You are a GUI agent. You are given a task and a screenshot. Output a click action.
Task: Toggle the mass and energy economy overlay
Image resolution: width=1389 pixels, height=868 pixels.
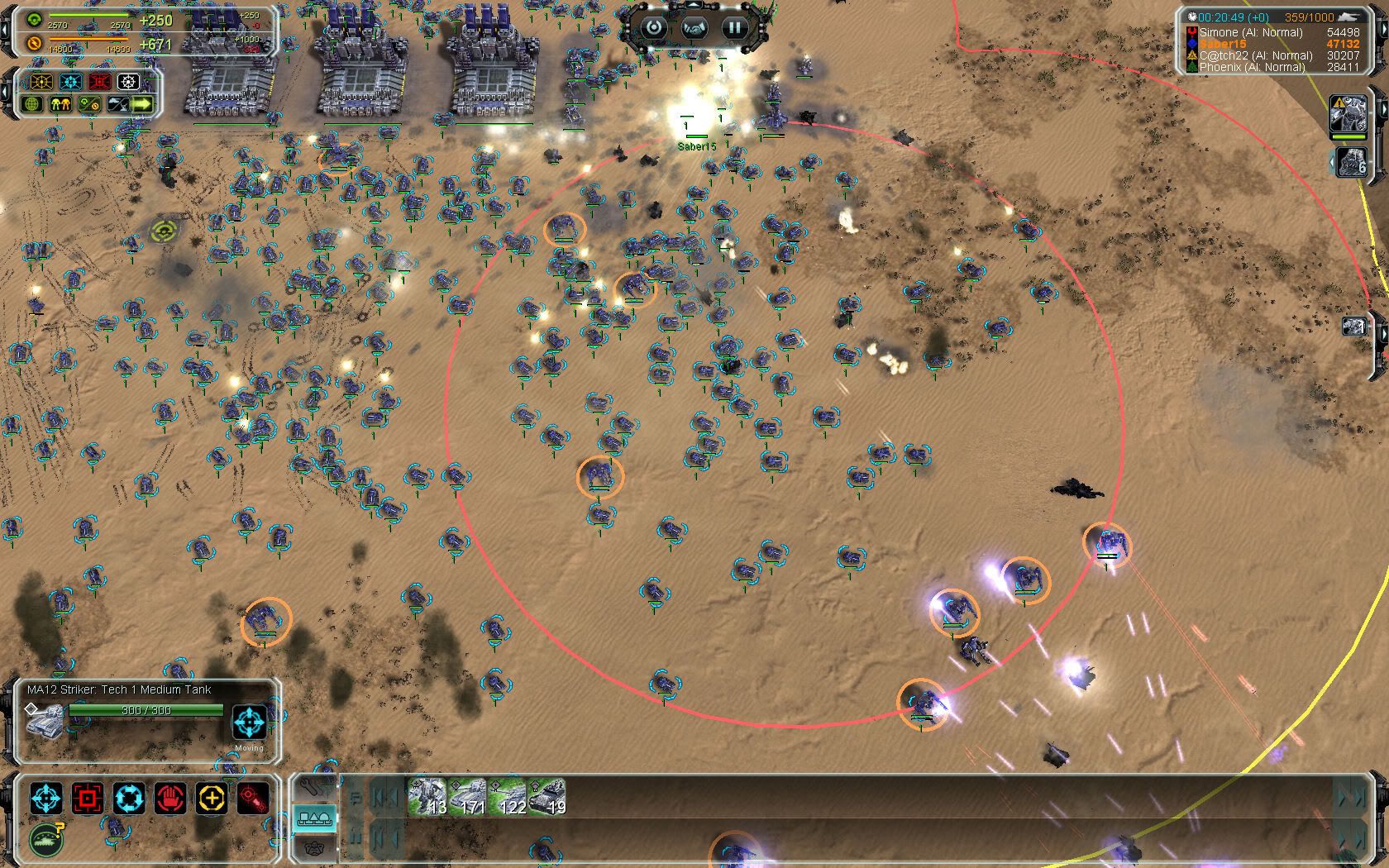(88, 105)
